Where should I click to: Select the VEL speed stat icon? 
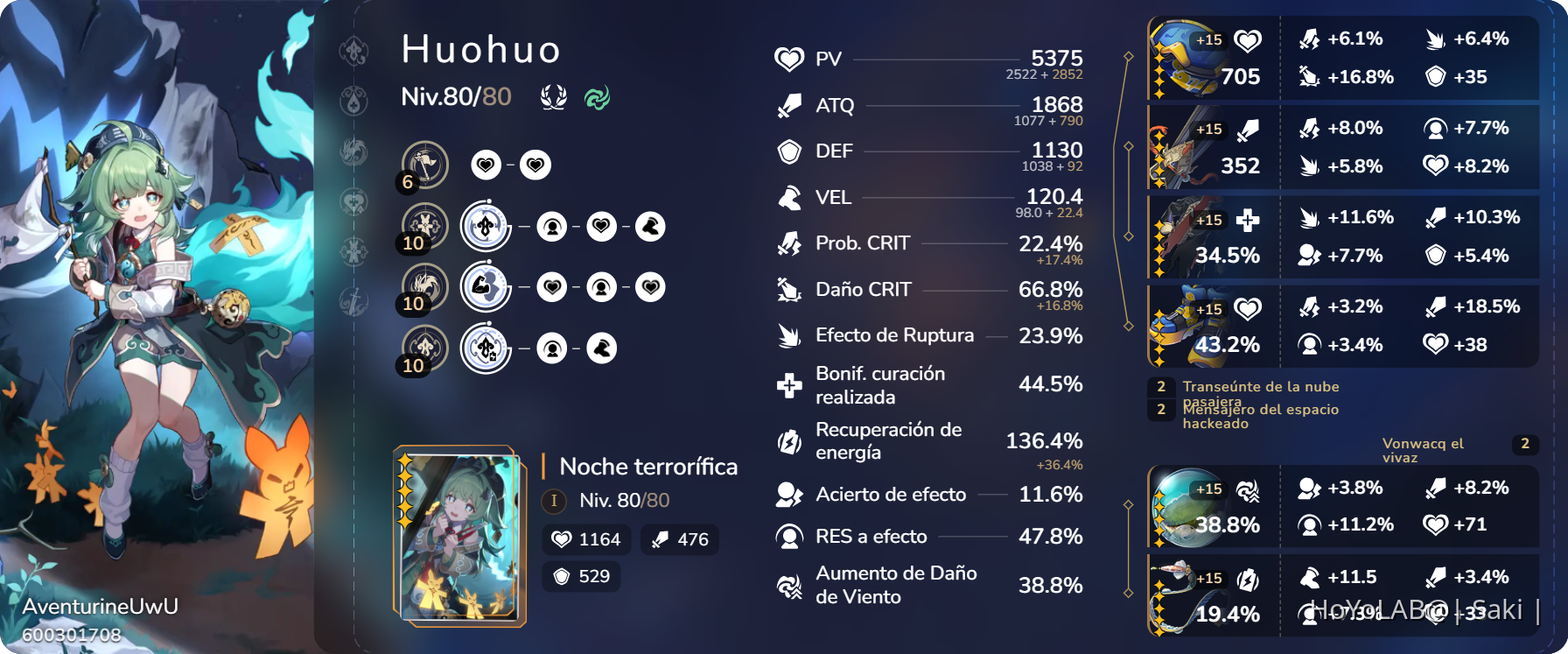[788, 197]
